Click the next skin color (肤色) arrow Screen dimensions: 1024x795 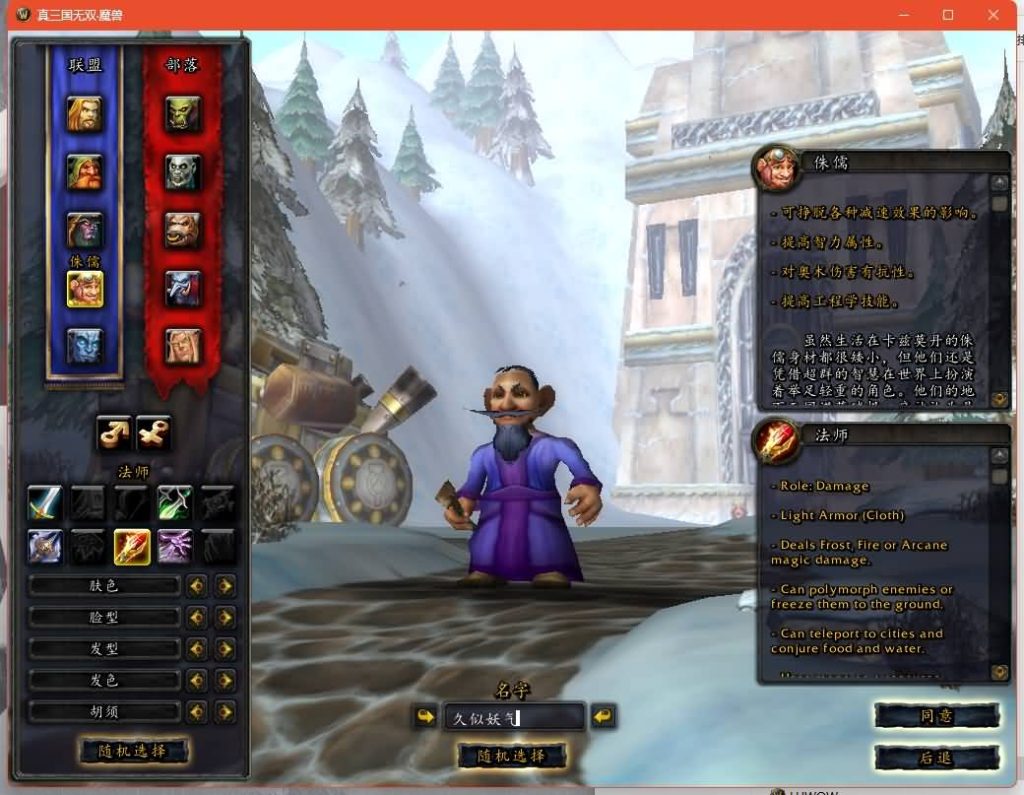(x=226, y=586)
